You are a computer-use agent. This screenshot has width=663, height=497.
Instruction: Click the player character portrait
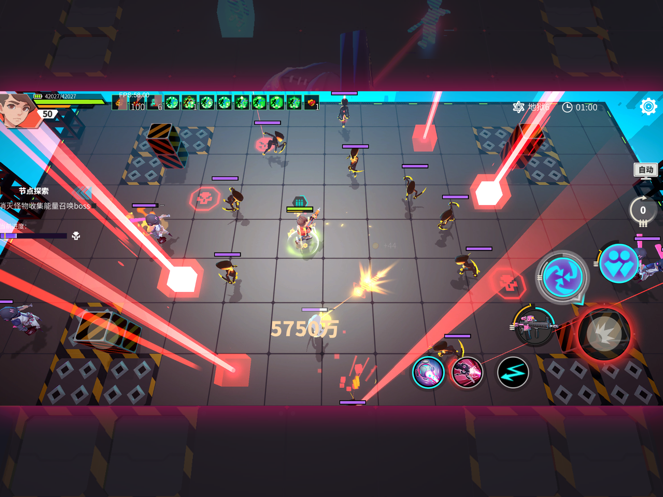point(18,109)
